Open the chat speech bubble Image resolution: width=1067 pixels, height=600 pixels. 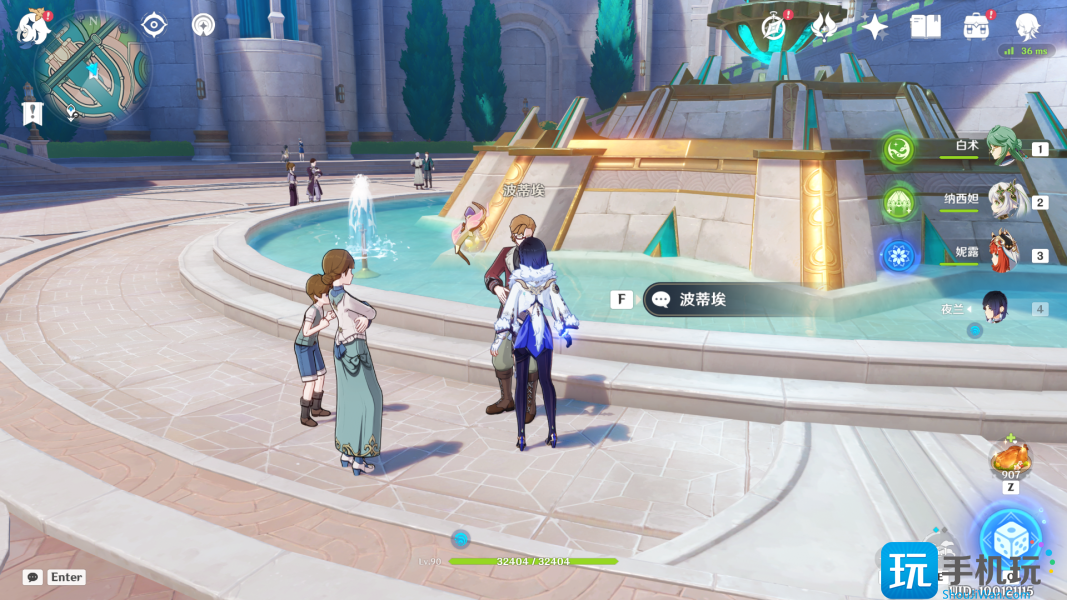33,577
